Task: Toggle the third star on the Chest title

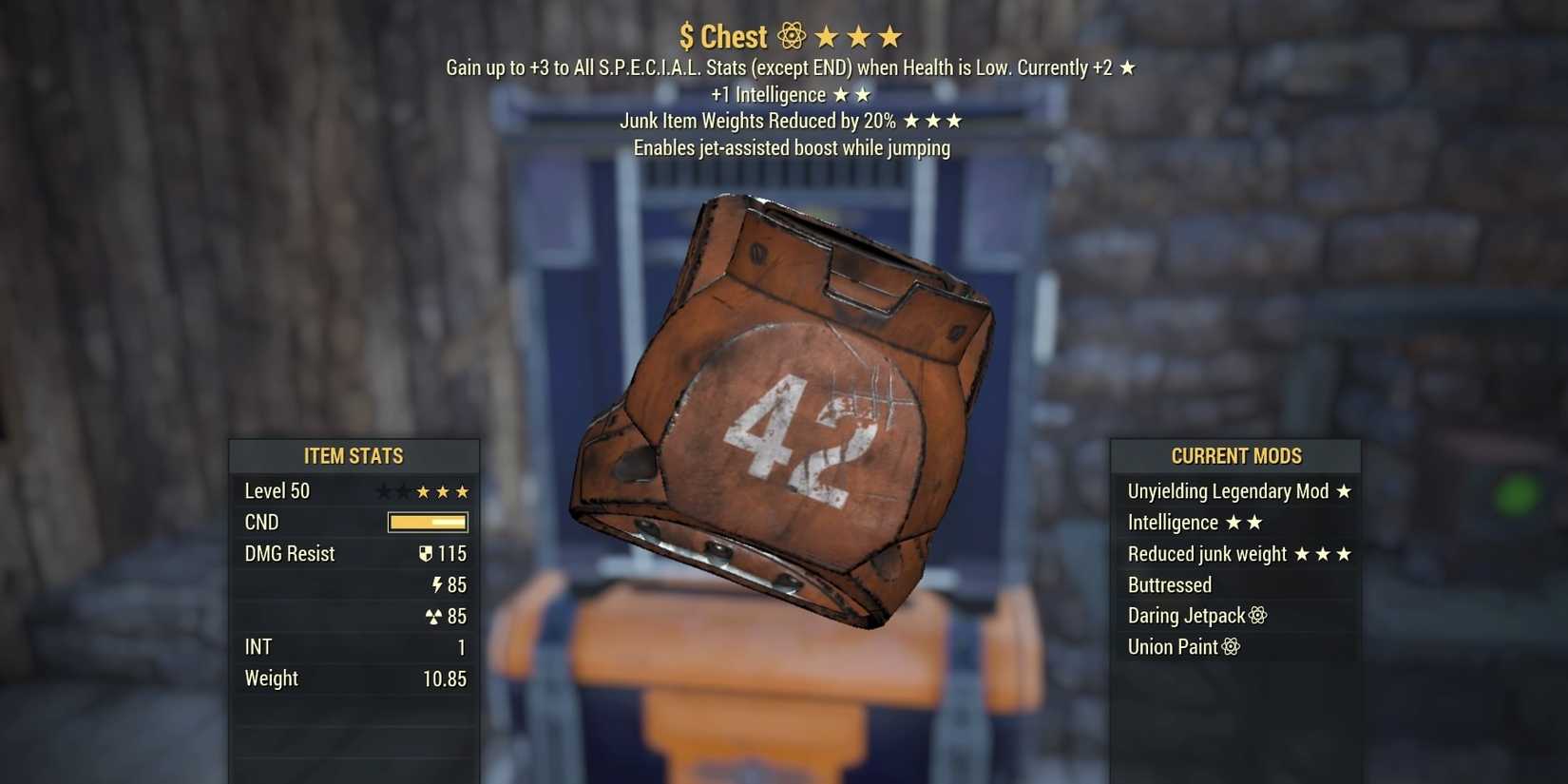Action: [891, 35]
